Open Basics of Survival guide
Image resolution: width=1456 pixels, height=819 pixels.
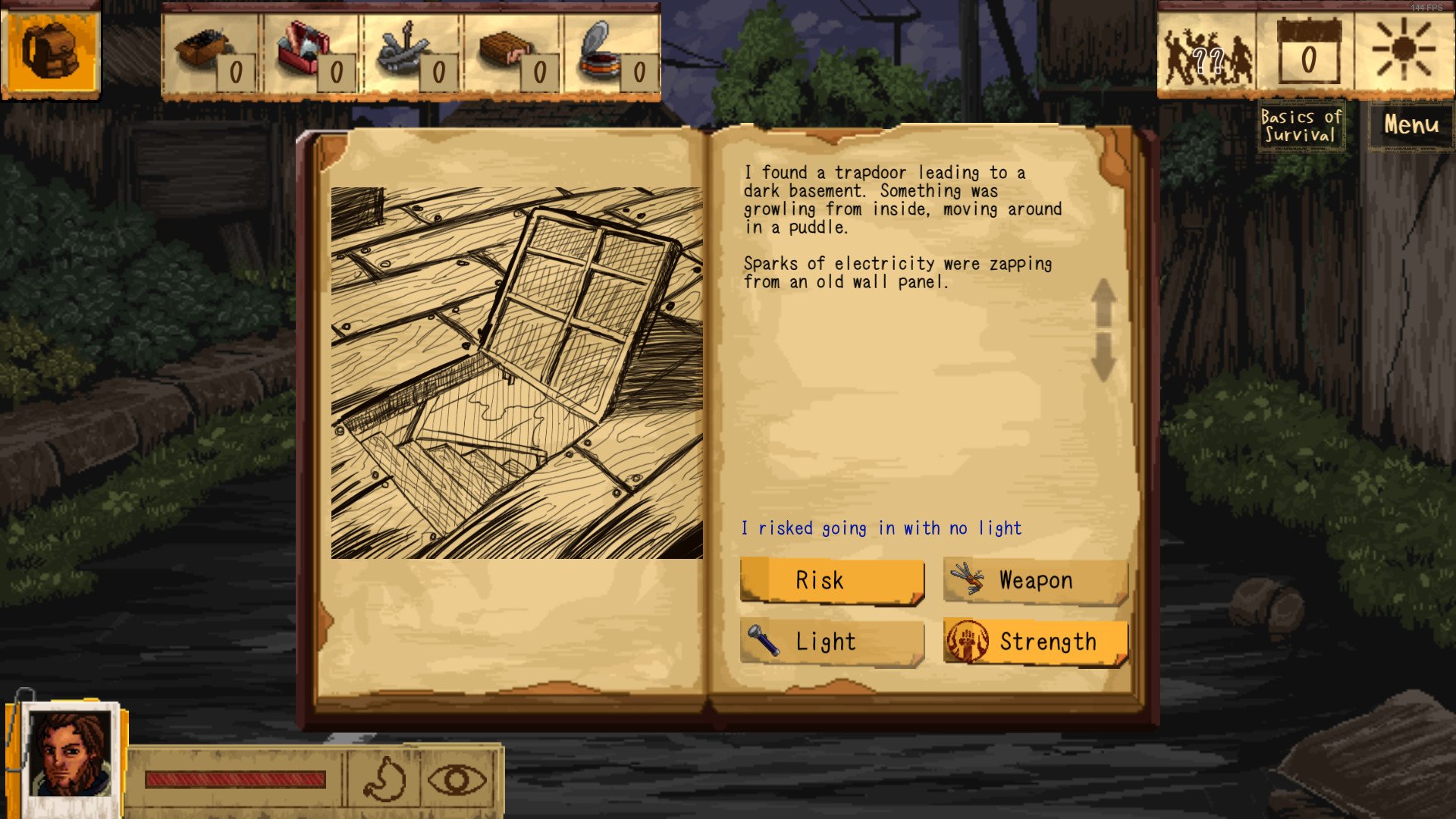point(1301,126)
